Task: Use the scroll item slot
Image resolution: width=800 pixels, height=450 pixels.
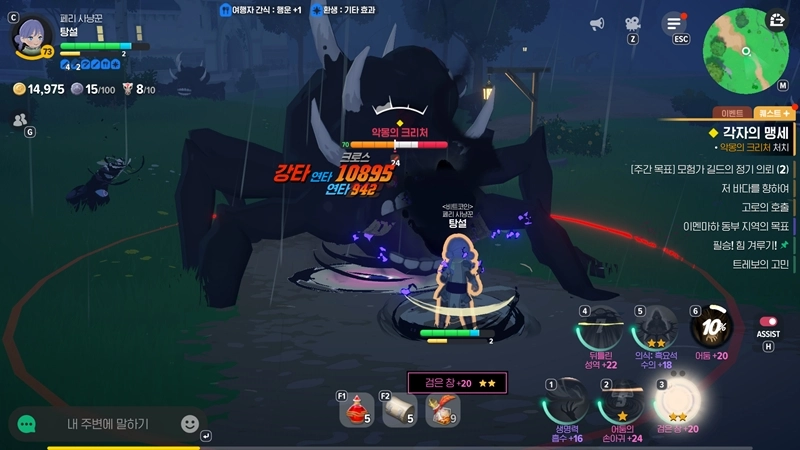Action: tap(400, 408)
